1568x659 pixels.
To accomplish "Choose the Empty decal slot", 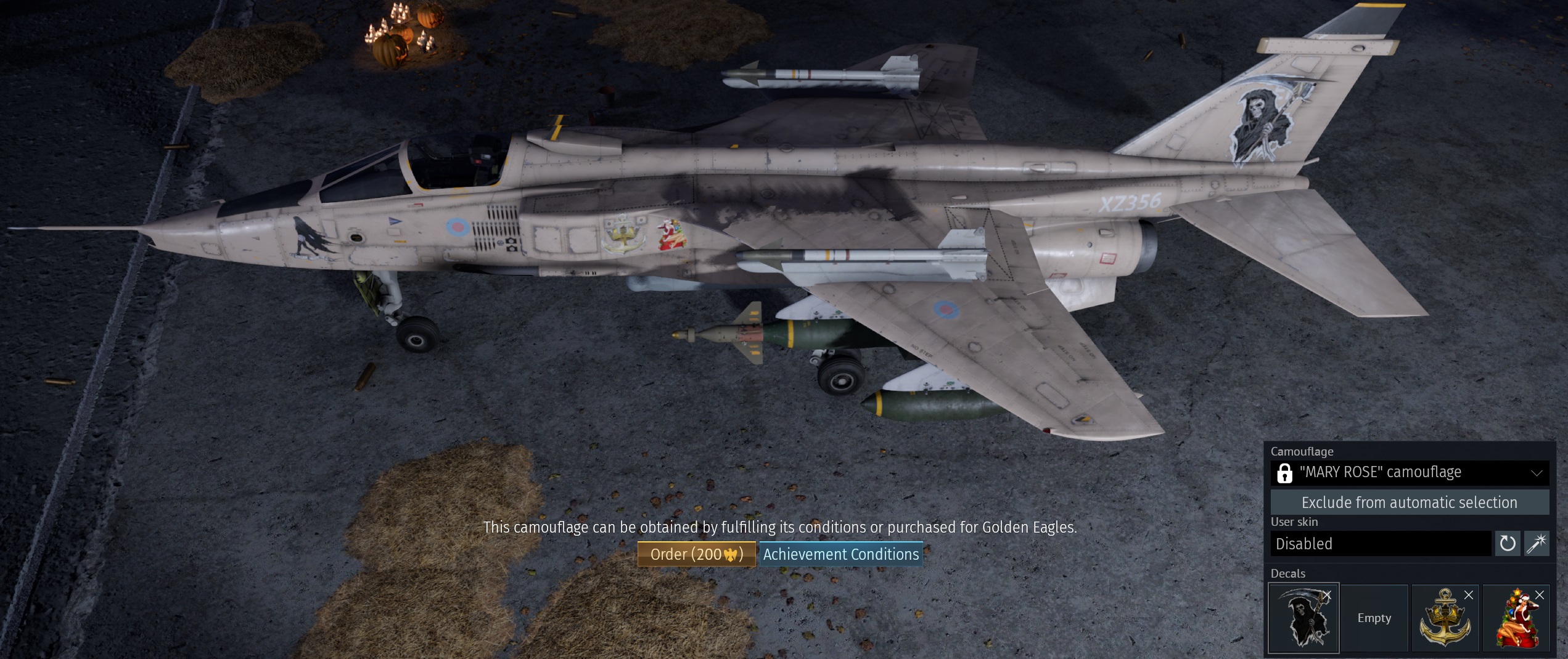I will pos(1374,618).
